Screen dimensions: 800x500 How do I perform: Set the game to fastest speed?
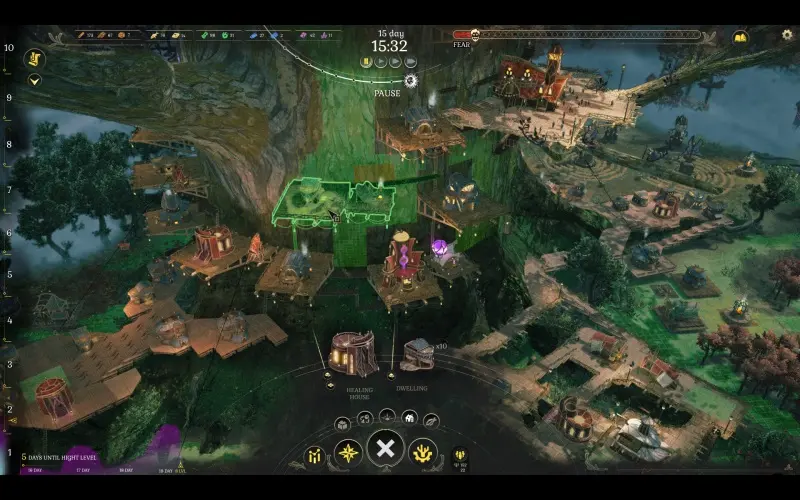click(410, 61)
